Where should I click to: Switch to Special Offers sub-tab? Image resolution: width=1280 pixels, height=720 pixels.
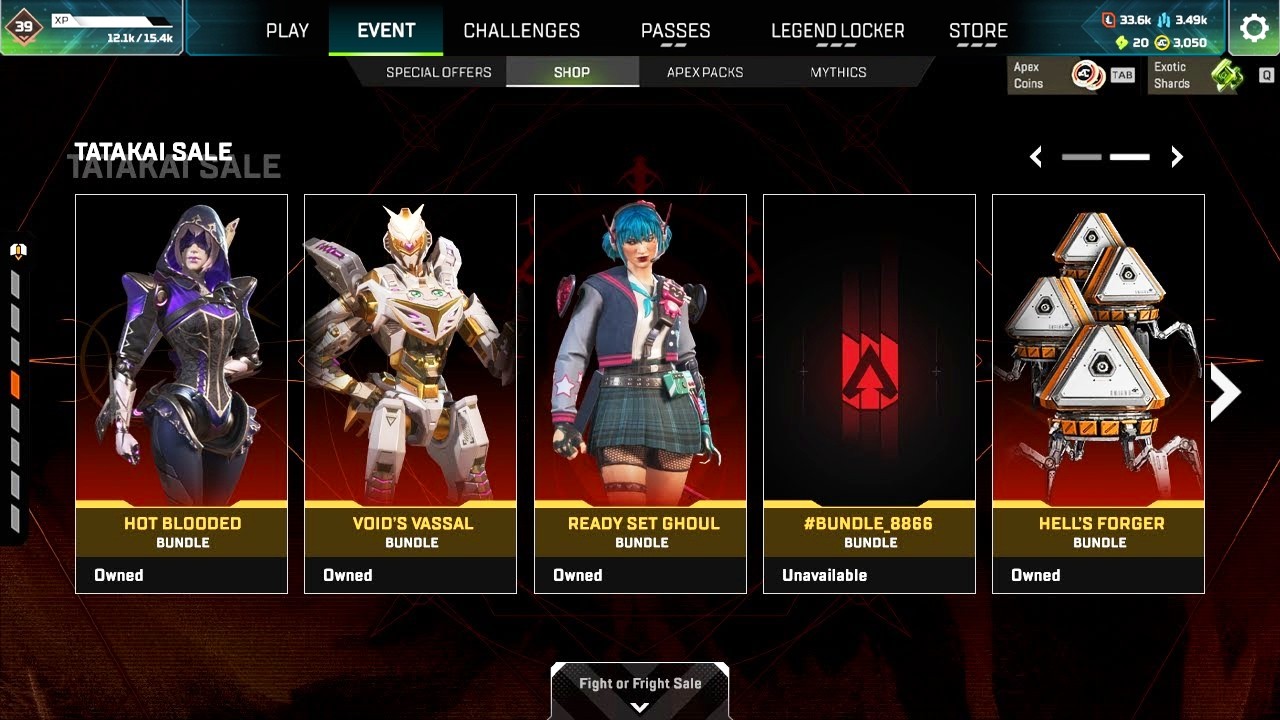coord(438,72)
